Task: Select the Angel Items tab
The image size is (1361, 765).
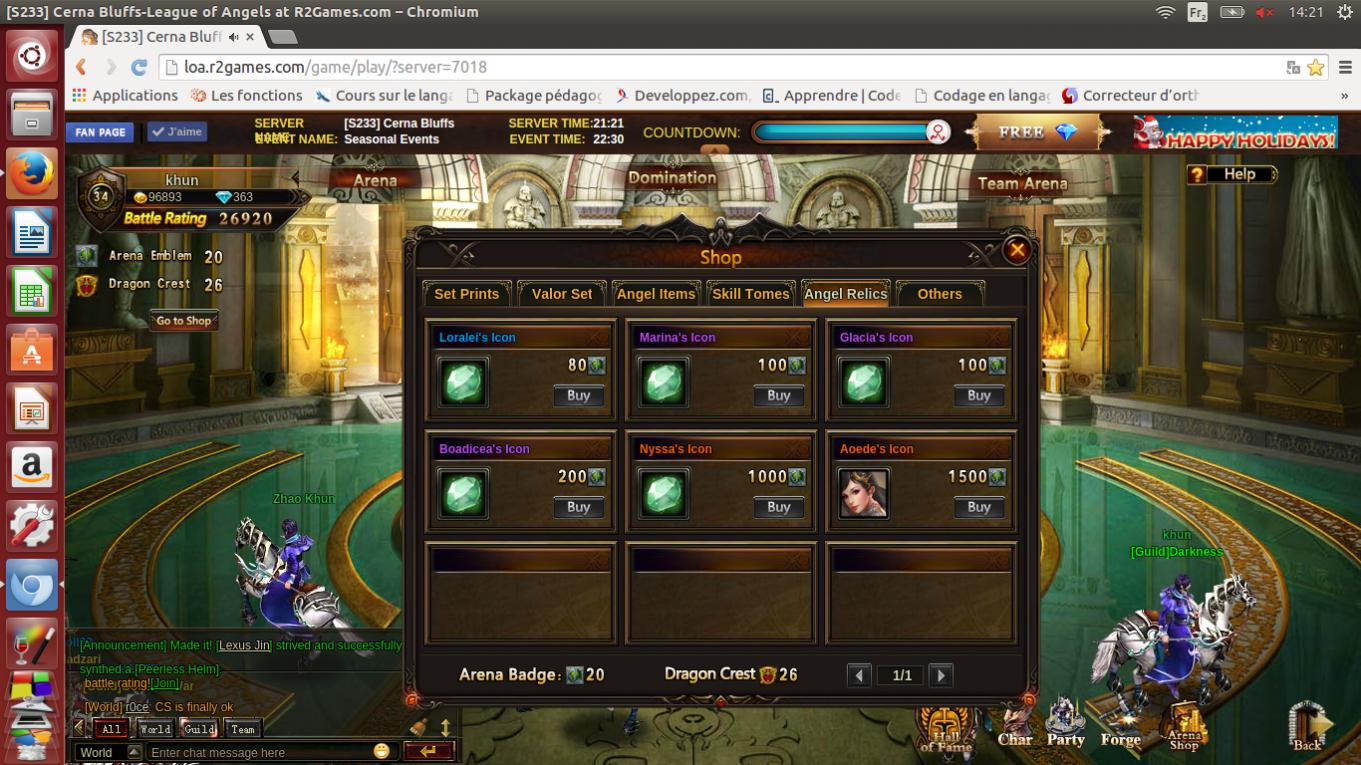Action: click(x=656, y=294)
